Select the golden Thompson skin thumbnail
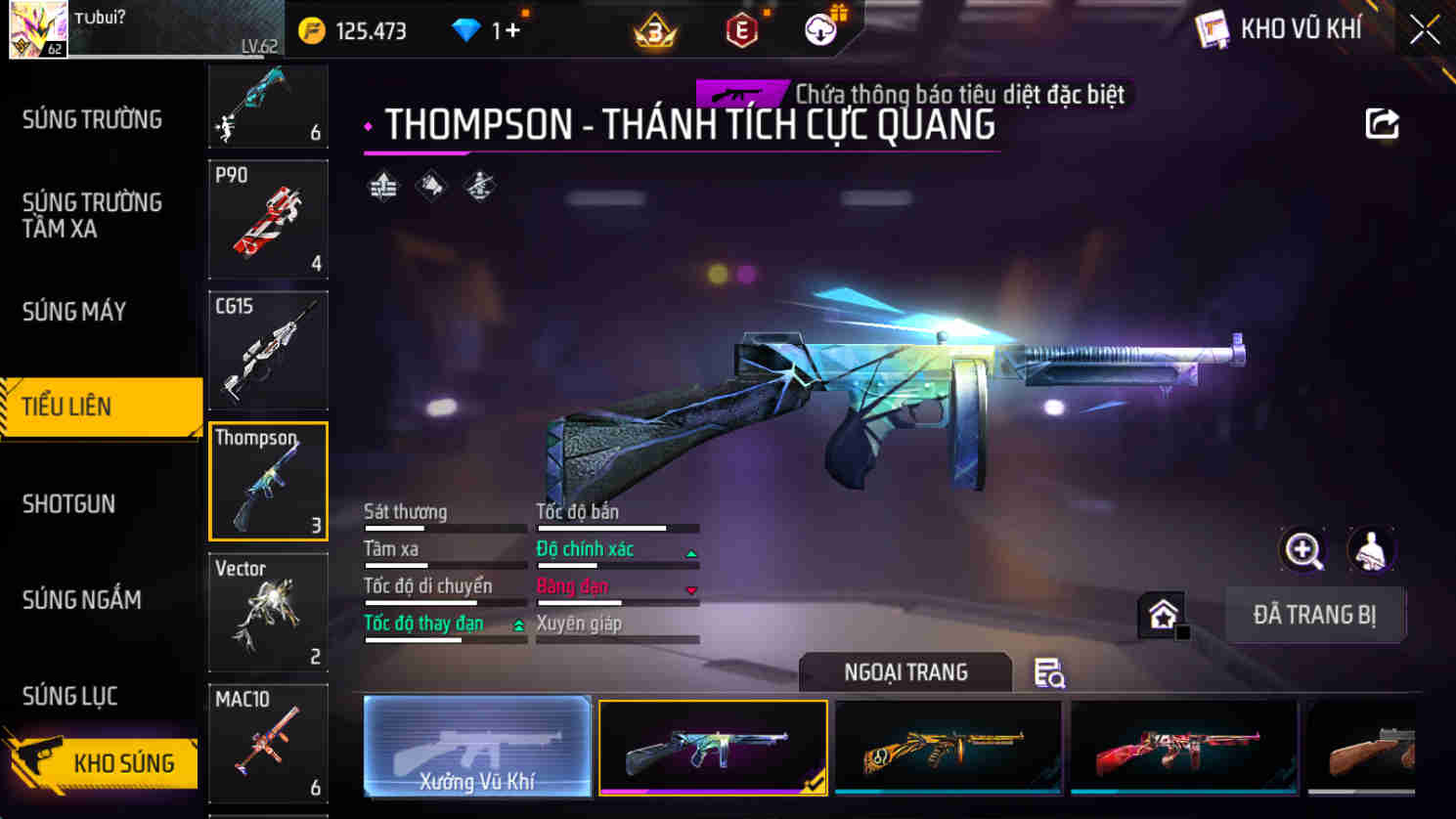1456x819 pixels. (x=948, y=747)
